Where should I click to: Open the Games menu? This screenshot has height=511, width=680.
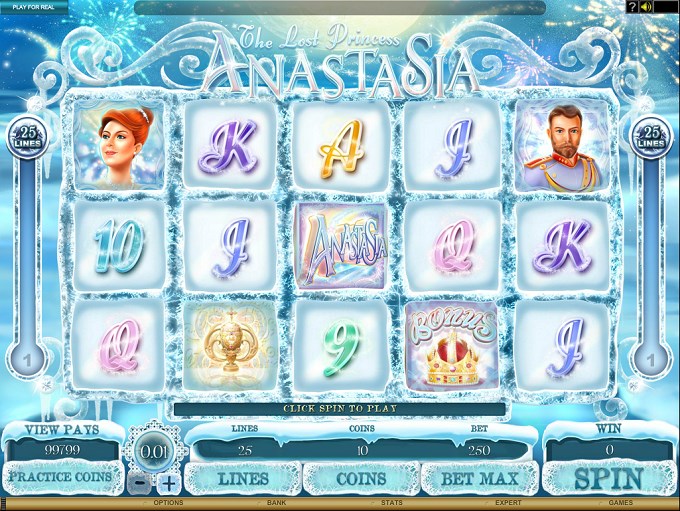click(621, 503)
